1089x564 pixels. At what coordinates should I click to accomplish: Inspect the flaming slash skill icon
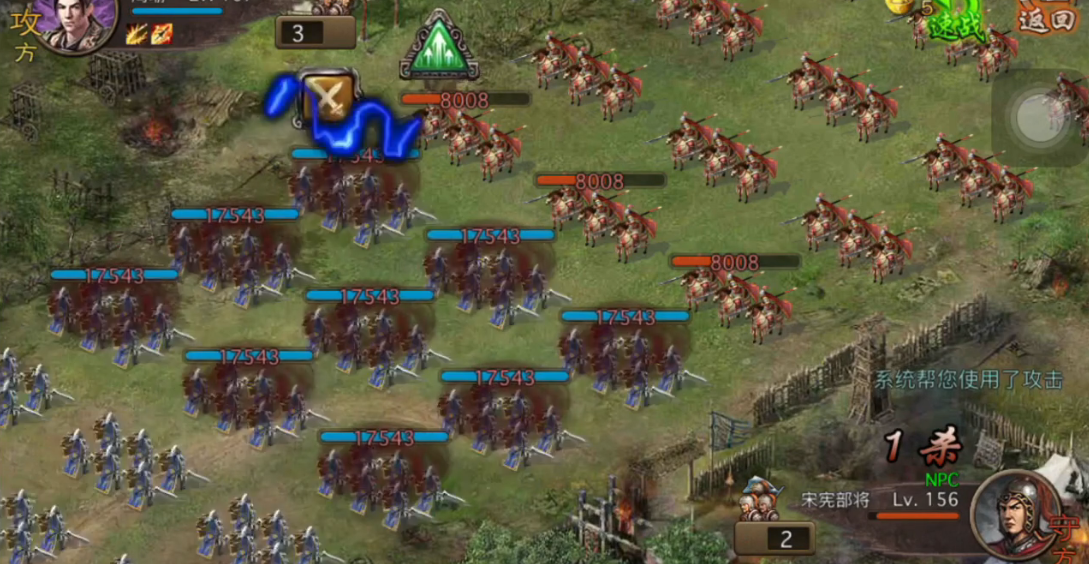136,35
